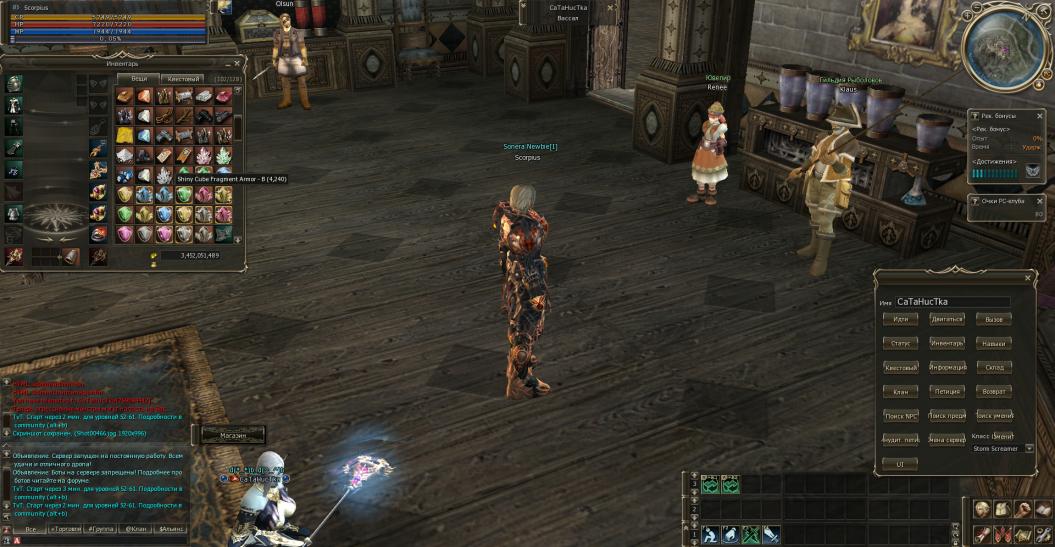Open the Склад button
The height and width of the screenshot is (547, 1055).
993,367
